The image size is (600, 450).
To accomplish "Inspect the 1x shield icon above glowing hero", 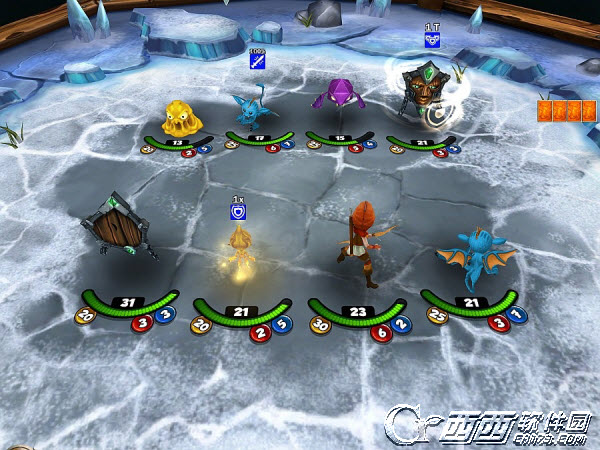I will pyautogui.click(x=238, y=211).
